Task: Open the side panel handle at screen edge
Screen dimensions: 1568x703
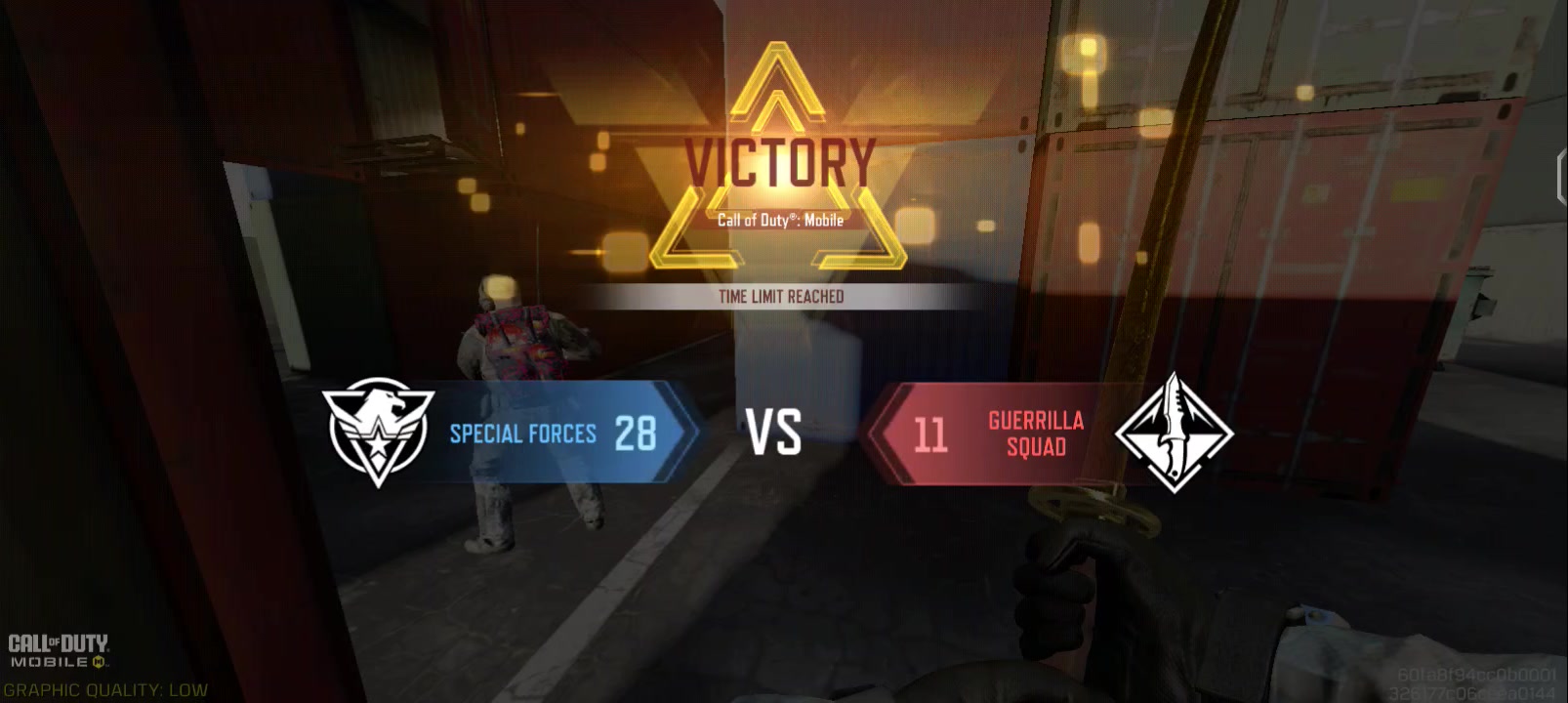Action: 1561,180
